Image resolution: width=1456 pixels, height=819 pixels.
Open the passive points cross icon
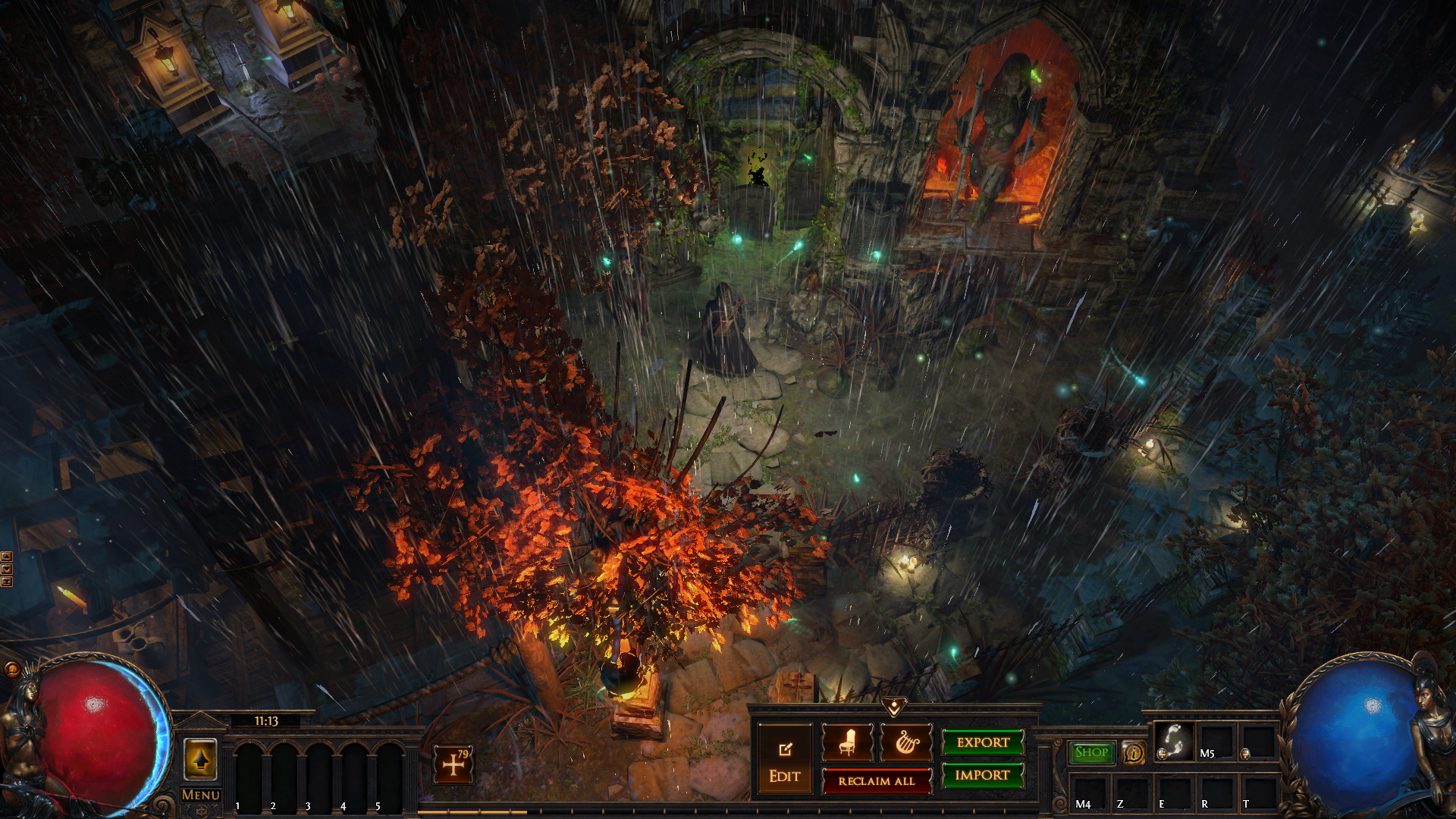tap(453, 764)
